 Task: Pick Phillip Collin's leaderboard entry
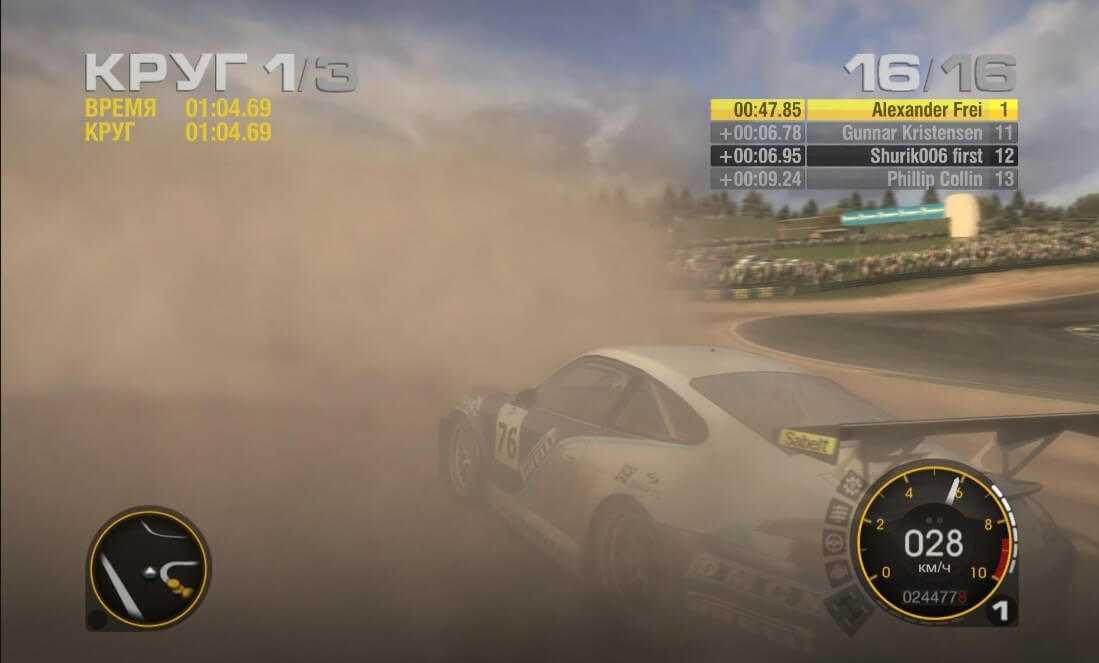point(863,179)
